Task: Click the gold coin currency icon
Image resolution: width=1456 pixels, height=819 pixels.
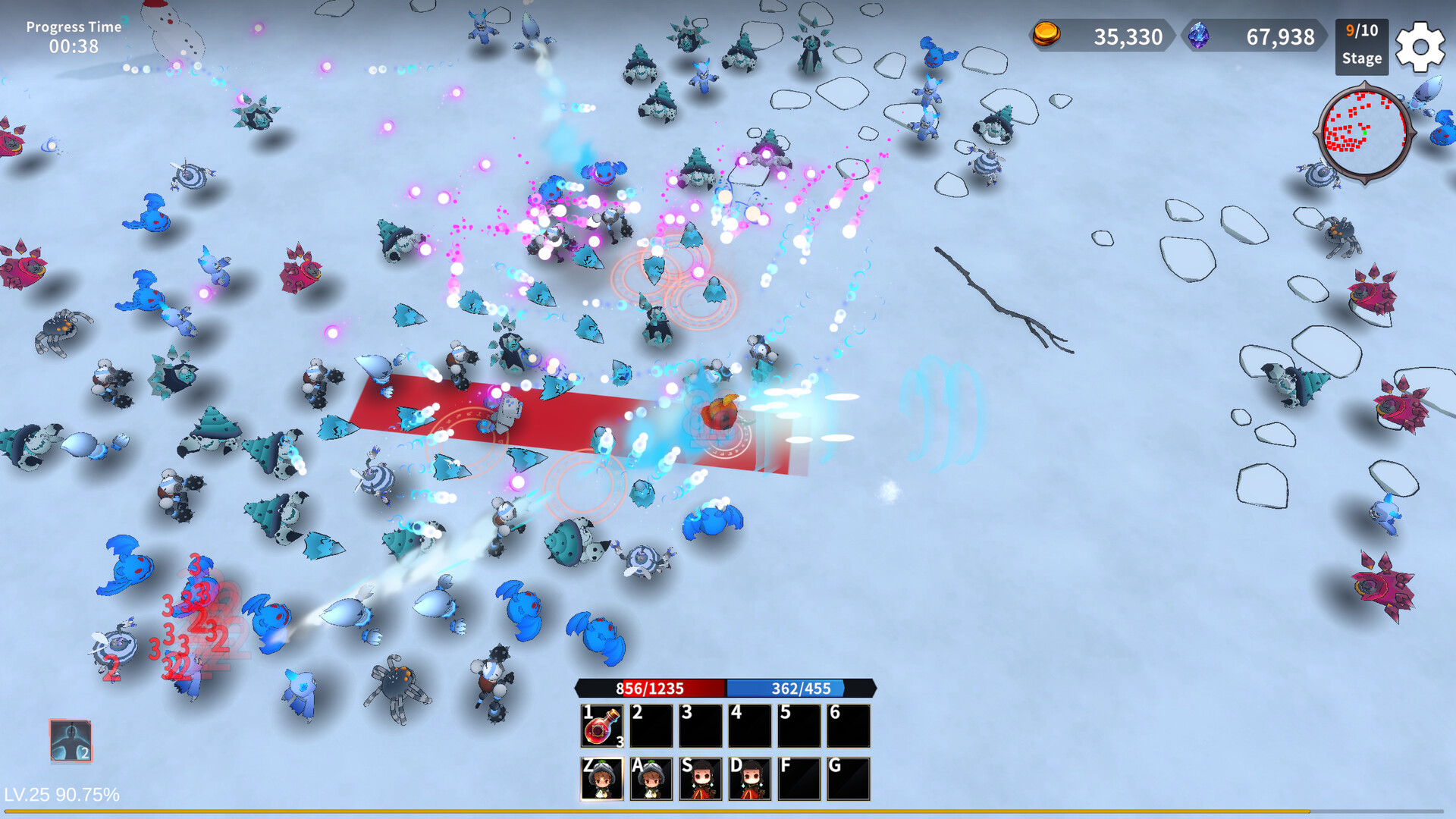Action: pyautogui.click(x=1046, y=36)
